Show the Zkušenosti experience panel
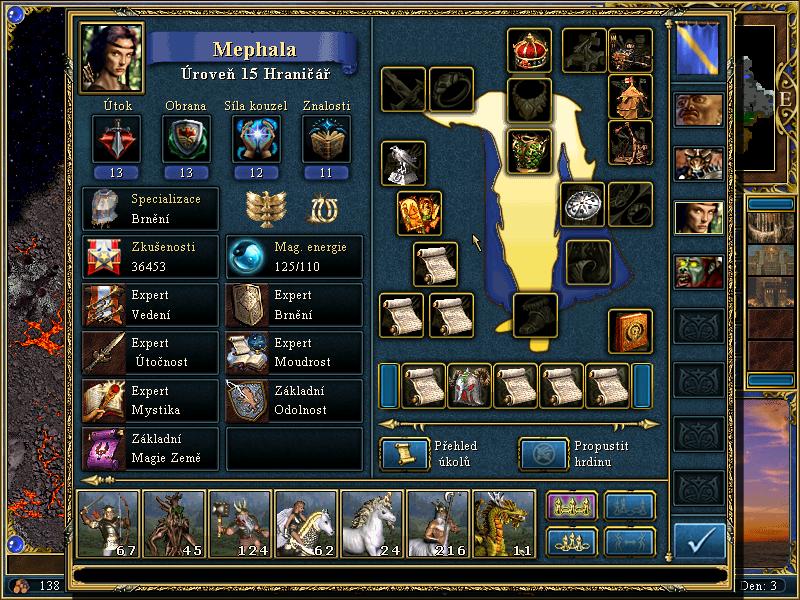Screen dimensions: 800x600 pos(150,257)
